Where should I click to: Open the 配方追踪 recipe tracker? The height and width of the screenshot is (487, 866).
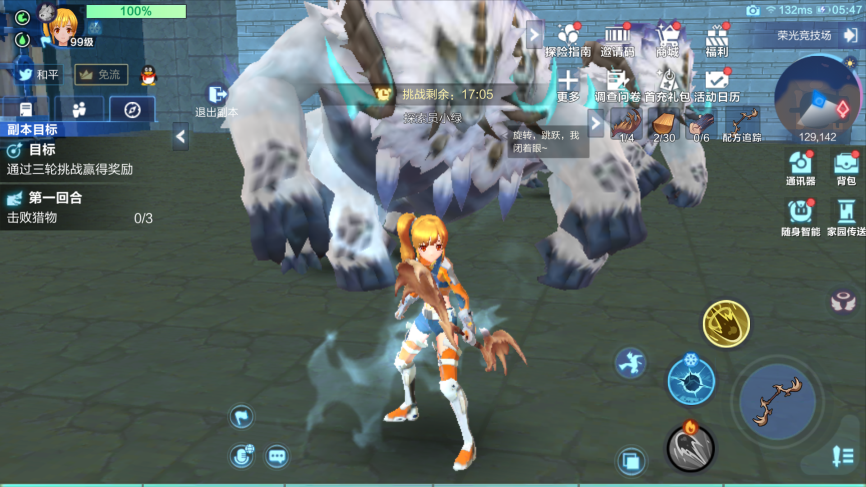pyautogui.click(x=742, y=123)
